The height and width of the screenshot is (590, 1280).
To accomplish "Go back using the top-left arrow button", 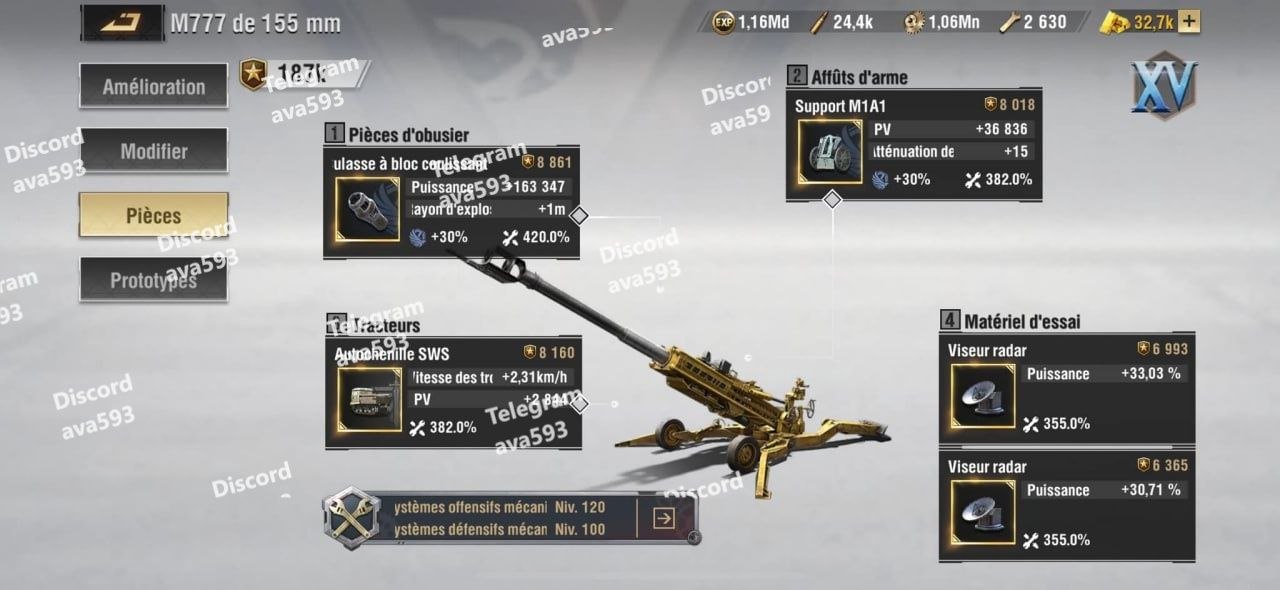I will point(122,22).
